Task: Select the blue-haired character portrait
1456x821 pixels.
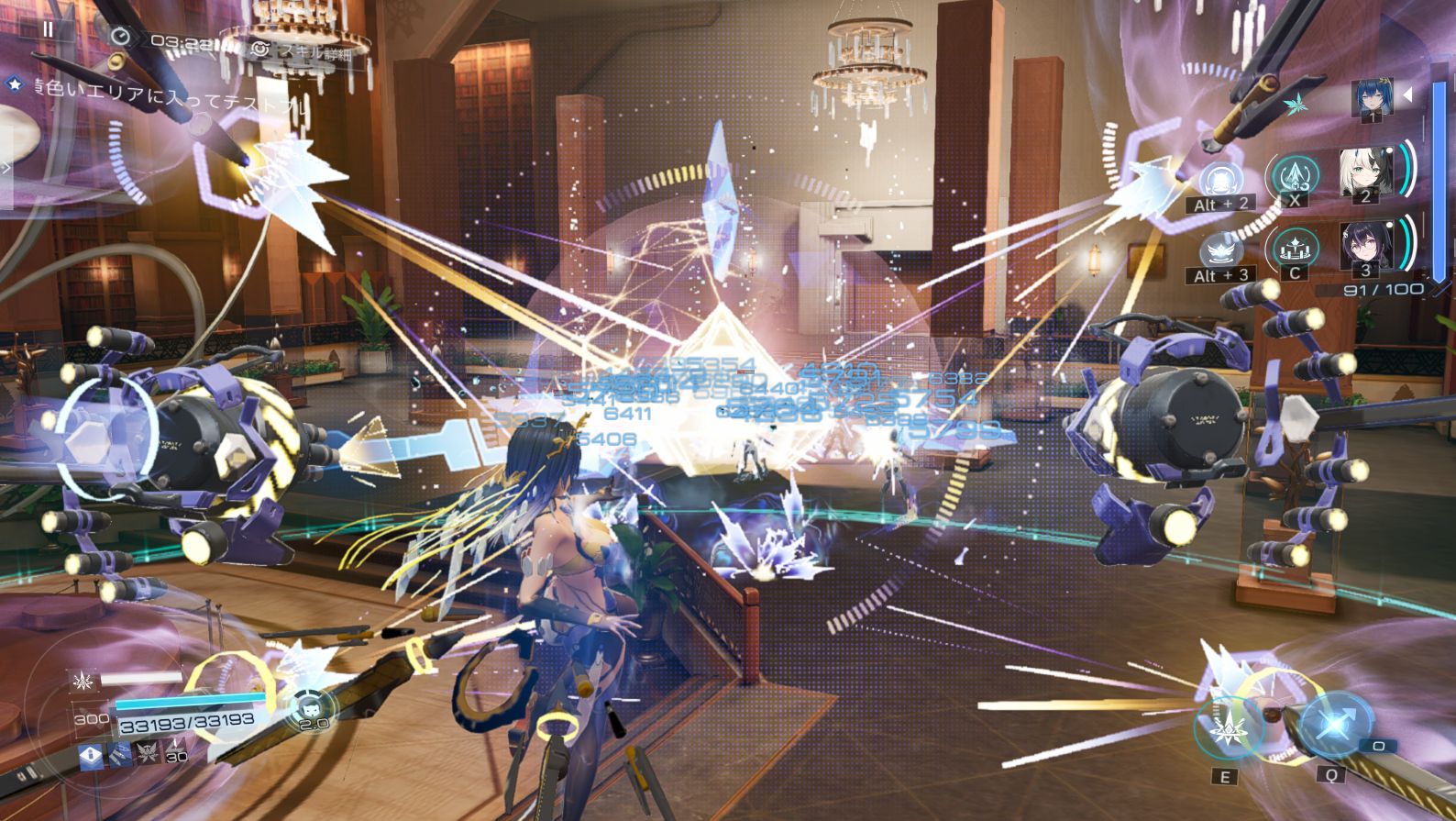Action: click(1372, 98)
